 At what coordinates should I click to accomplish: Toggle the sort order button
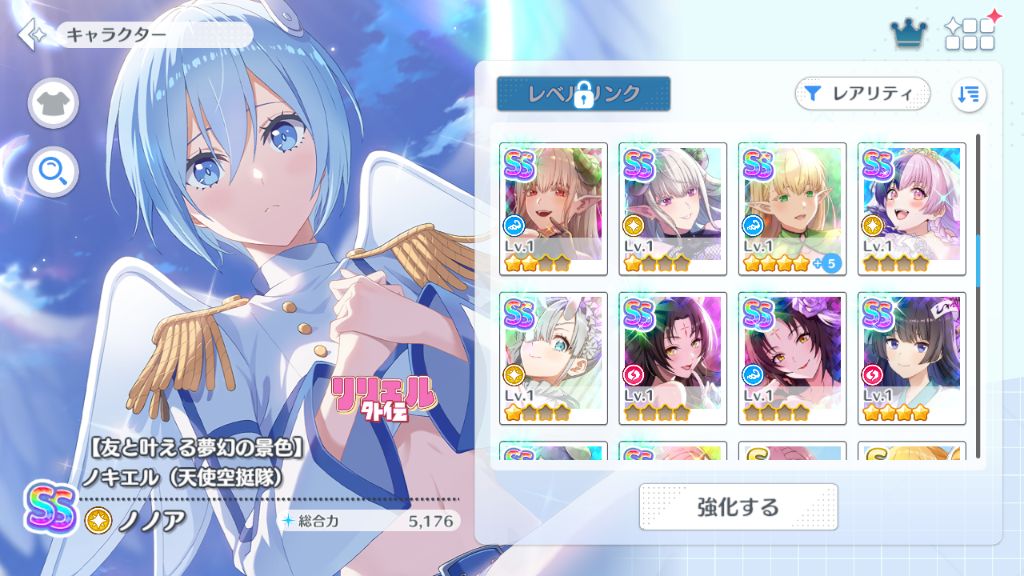[968, 94]
